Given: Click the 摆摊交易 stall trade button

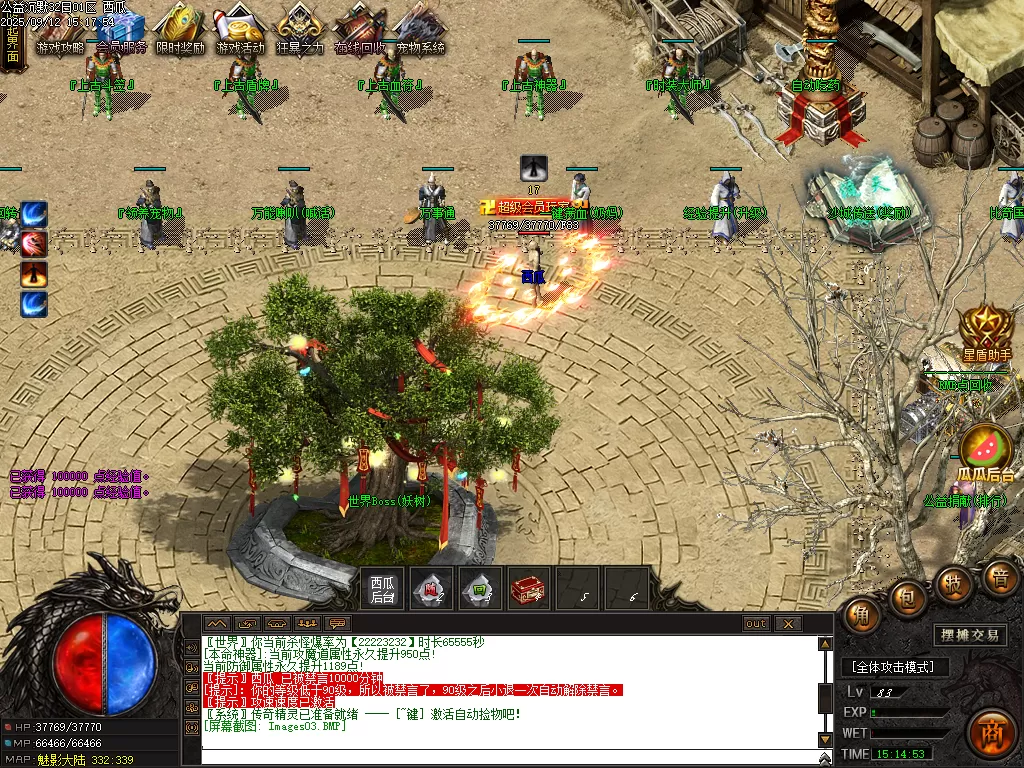Looking at the screenshot, I should click(971, 635).
